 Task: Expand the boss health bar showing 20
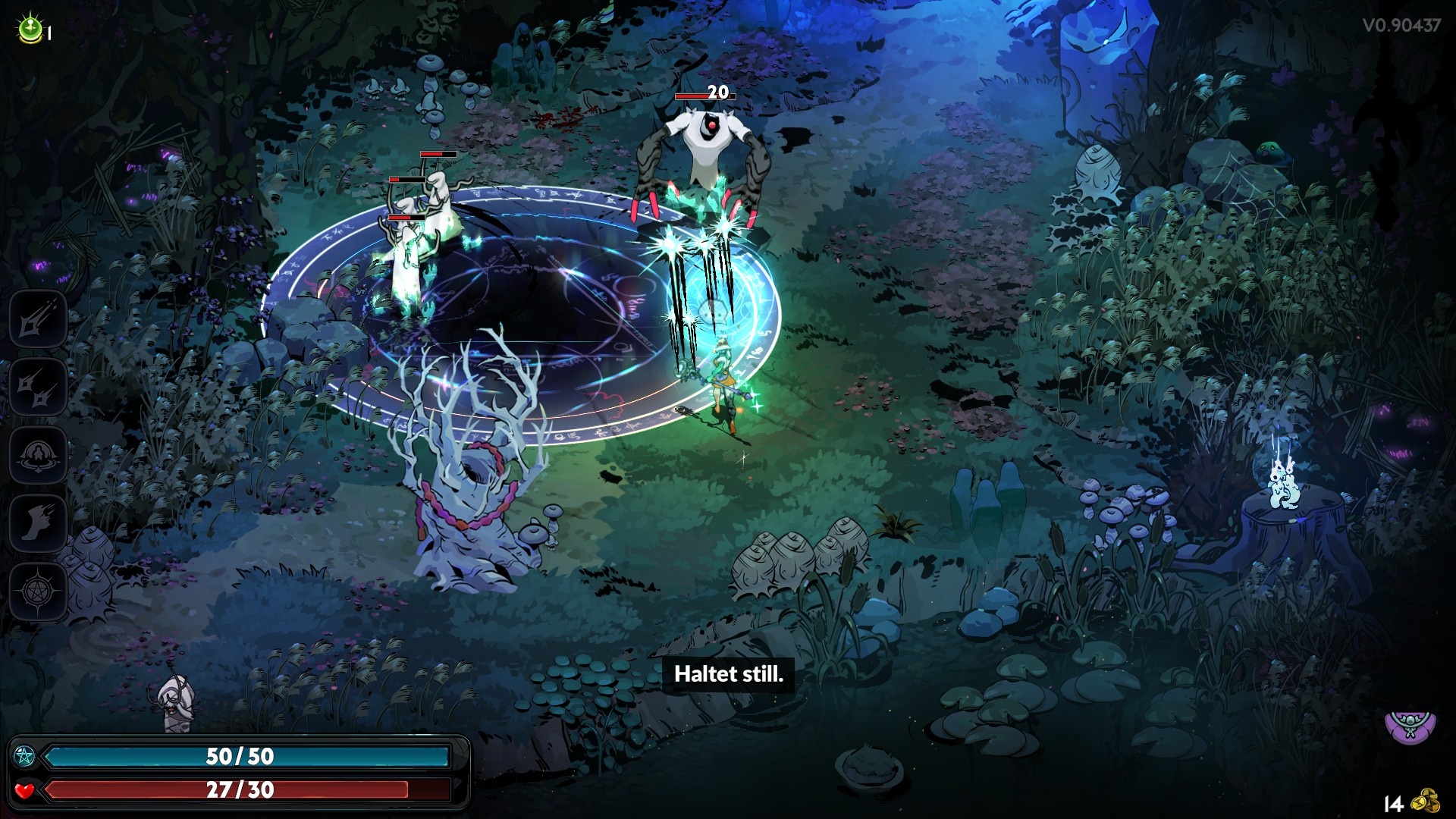(704, 97)
